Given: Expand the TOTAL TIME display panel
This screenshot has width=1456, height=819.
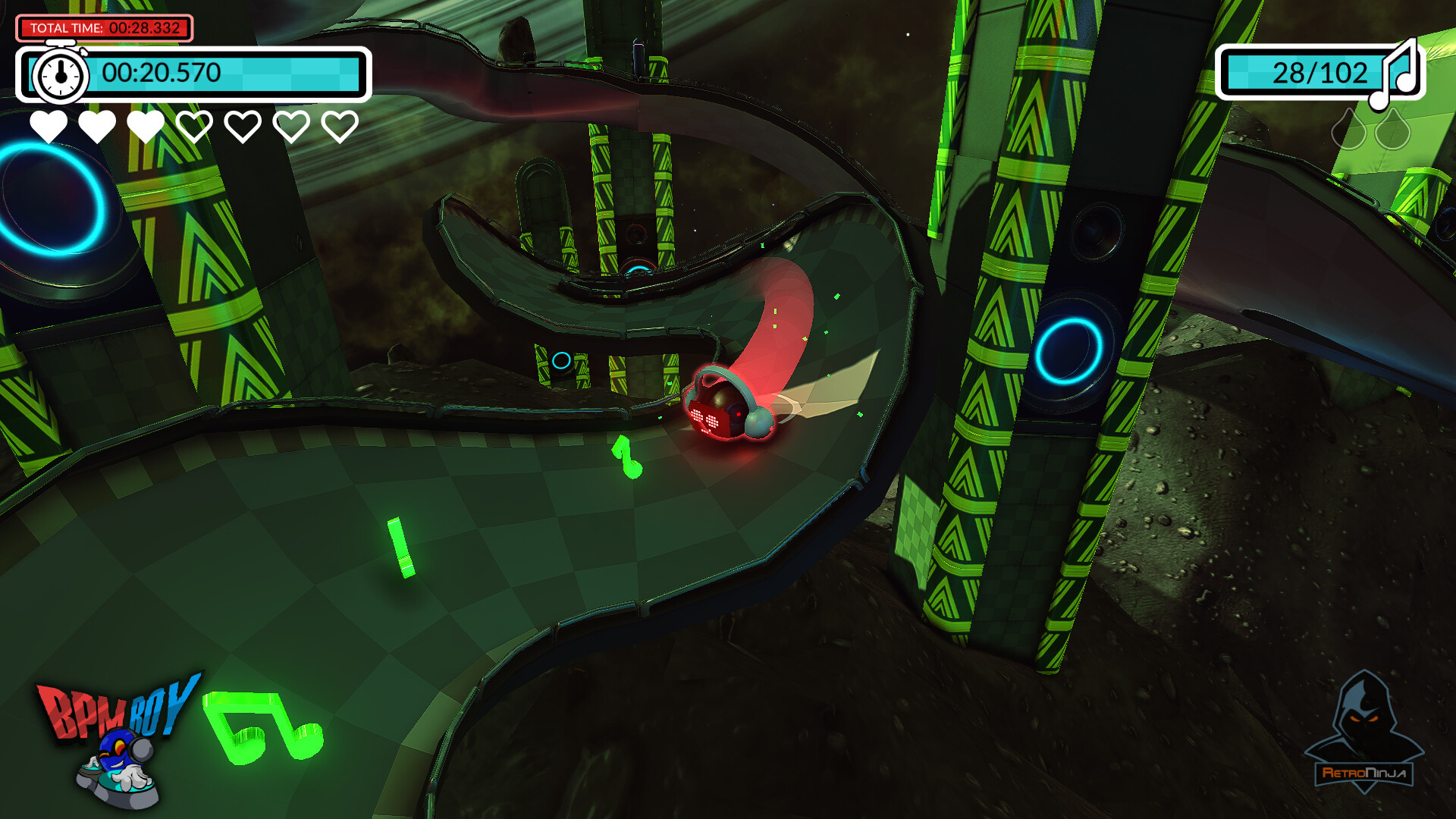Looking at the screenshot, I should (x=104, y=26).
